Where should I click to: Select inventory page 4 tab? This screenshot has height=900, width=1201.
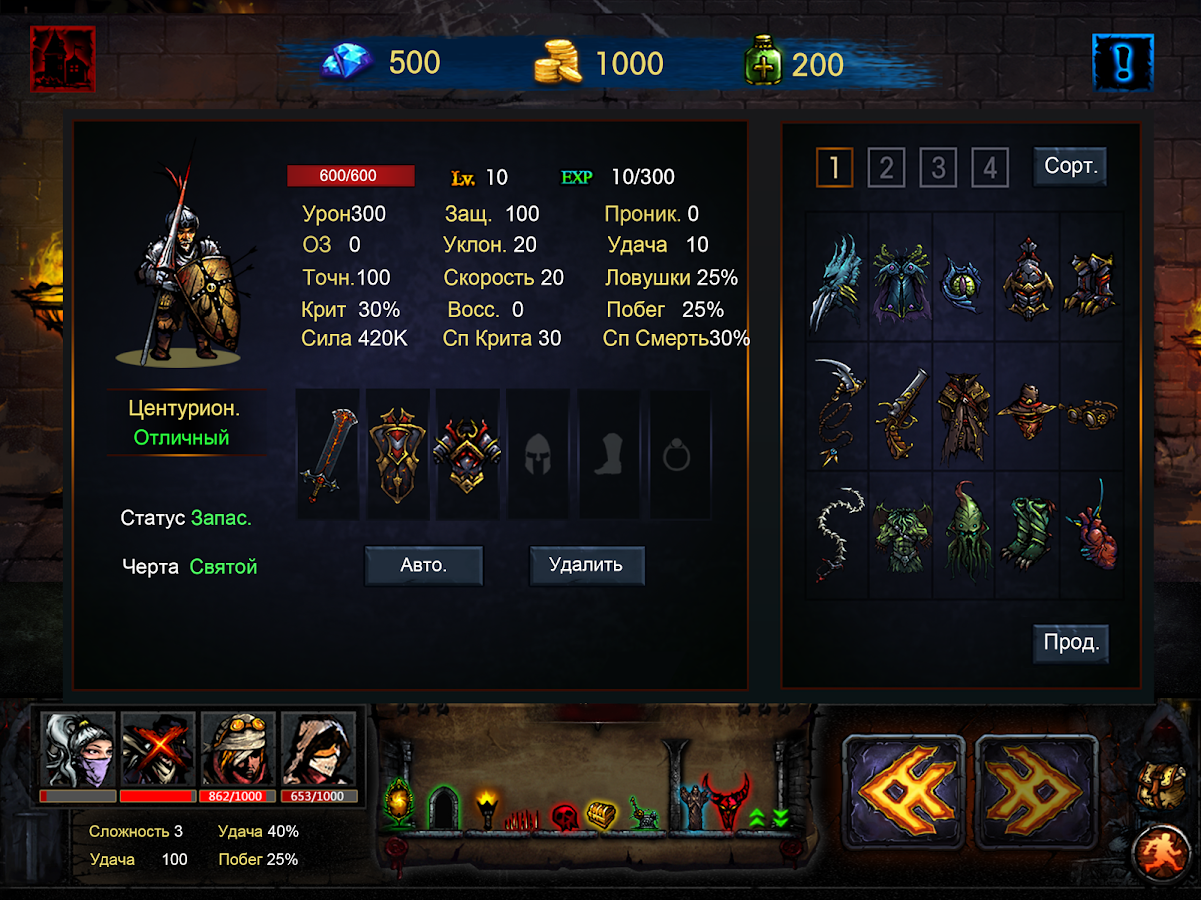tap(989, 168)
